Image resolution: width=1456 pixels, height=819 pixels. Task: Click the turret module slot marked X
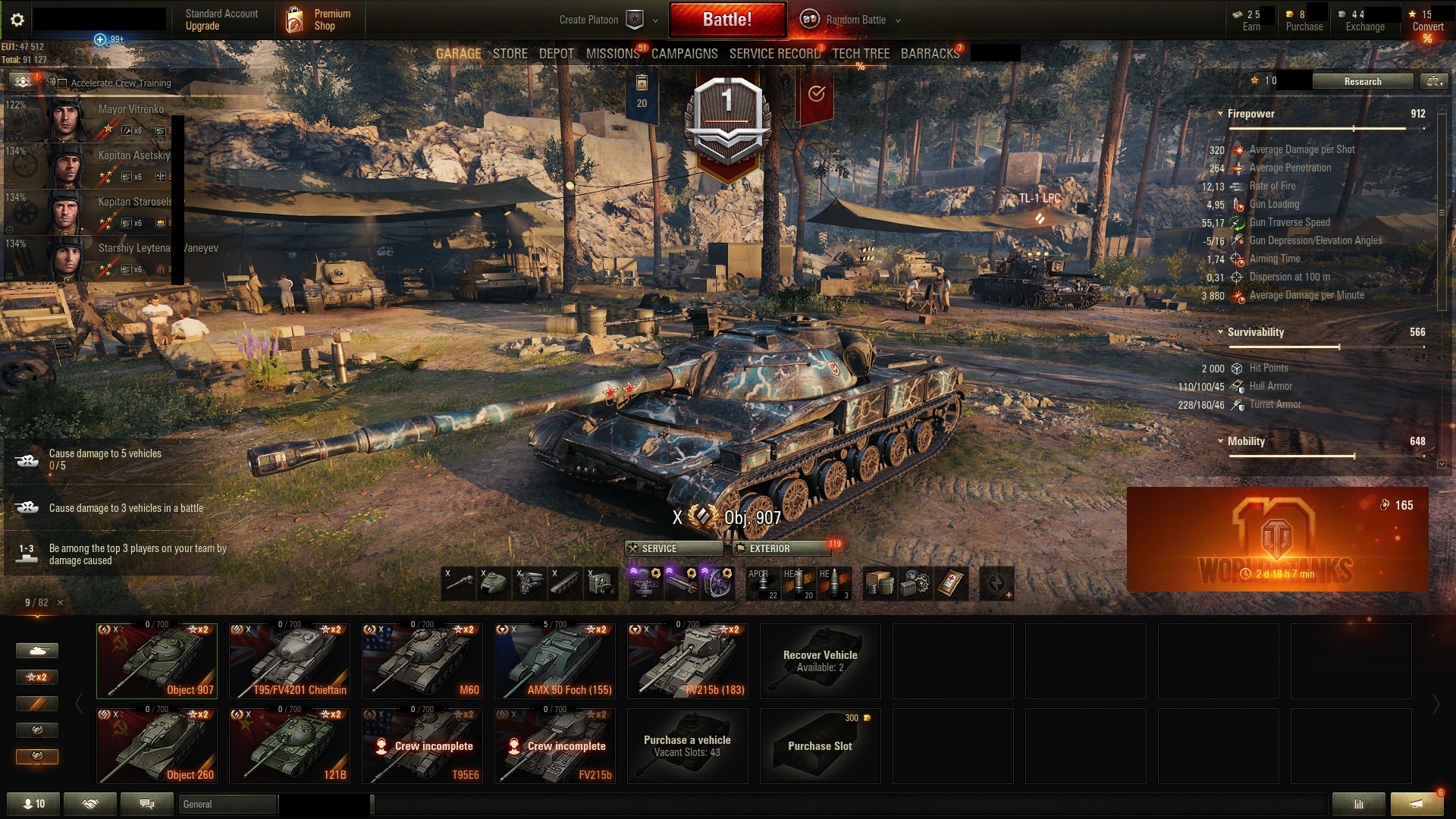coord(495,582)
